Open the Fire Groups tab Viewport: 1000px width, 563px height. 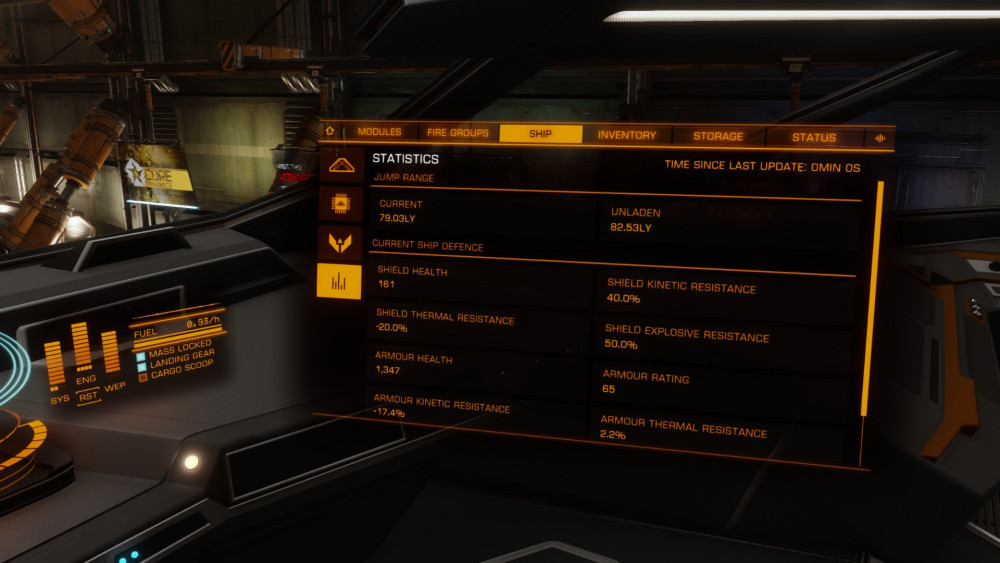(458, 133)
